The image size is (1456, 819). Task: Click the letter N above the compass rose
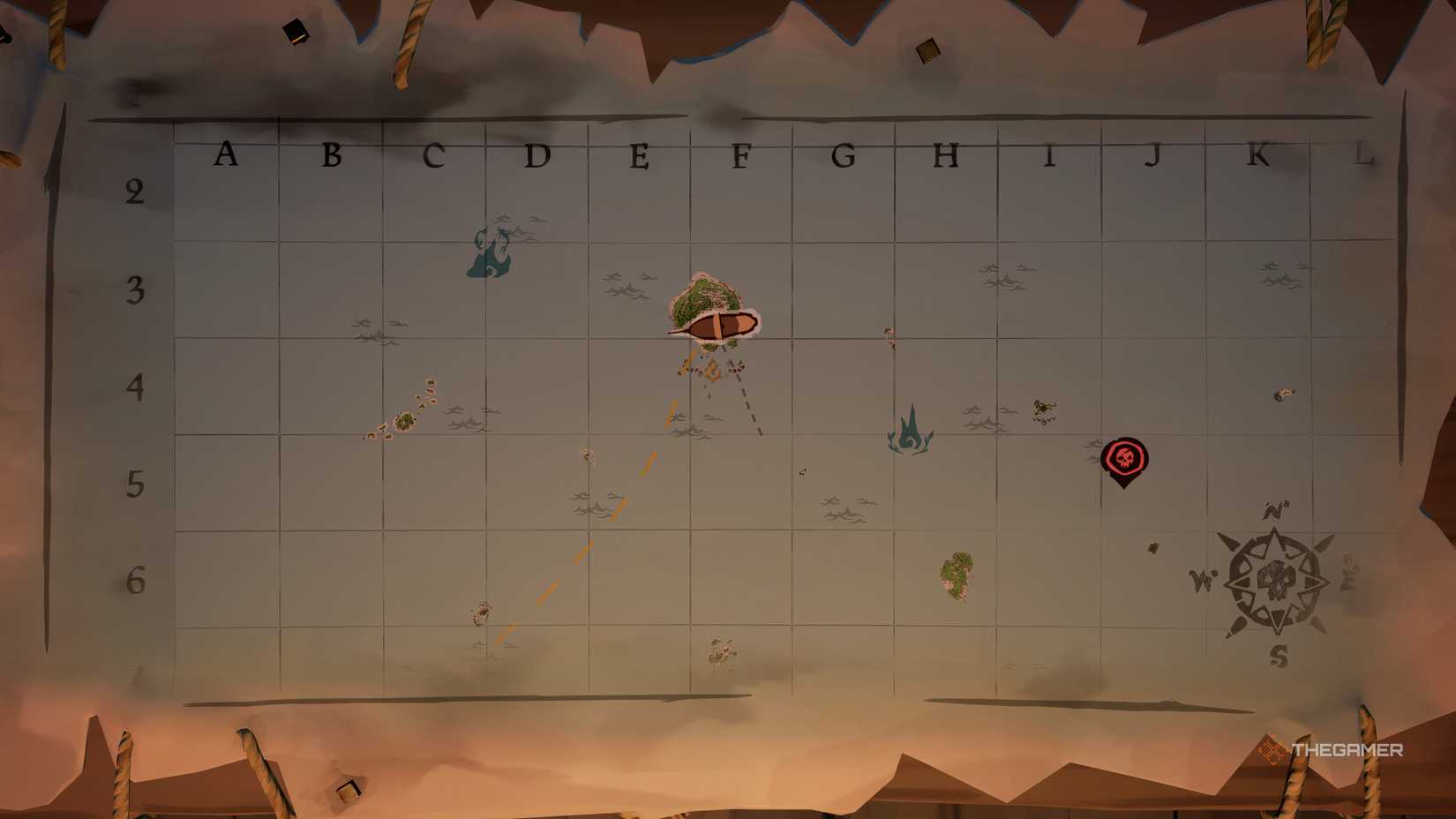click(1272, 510)
